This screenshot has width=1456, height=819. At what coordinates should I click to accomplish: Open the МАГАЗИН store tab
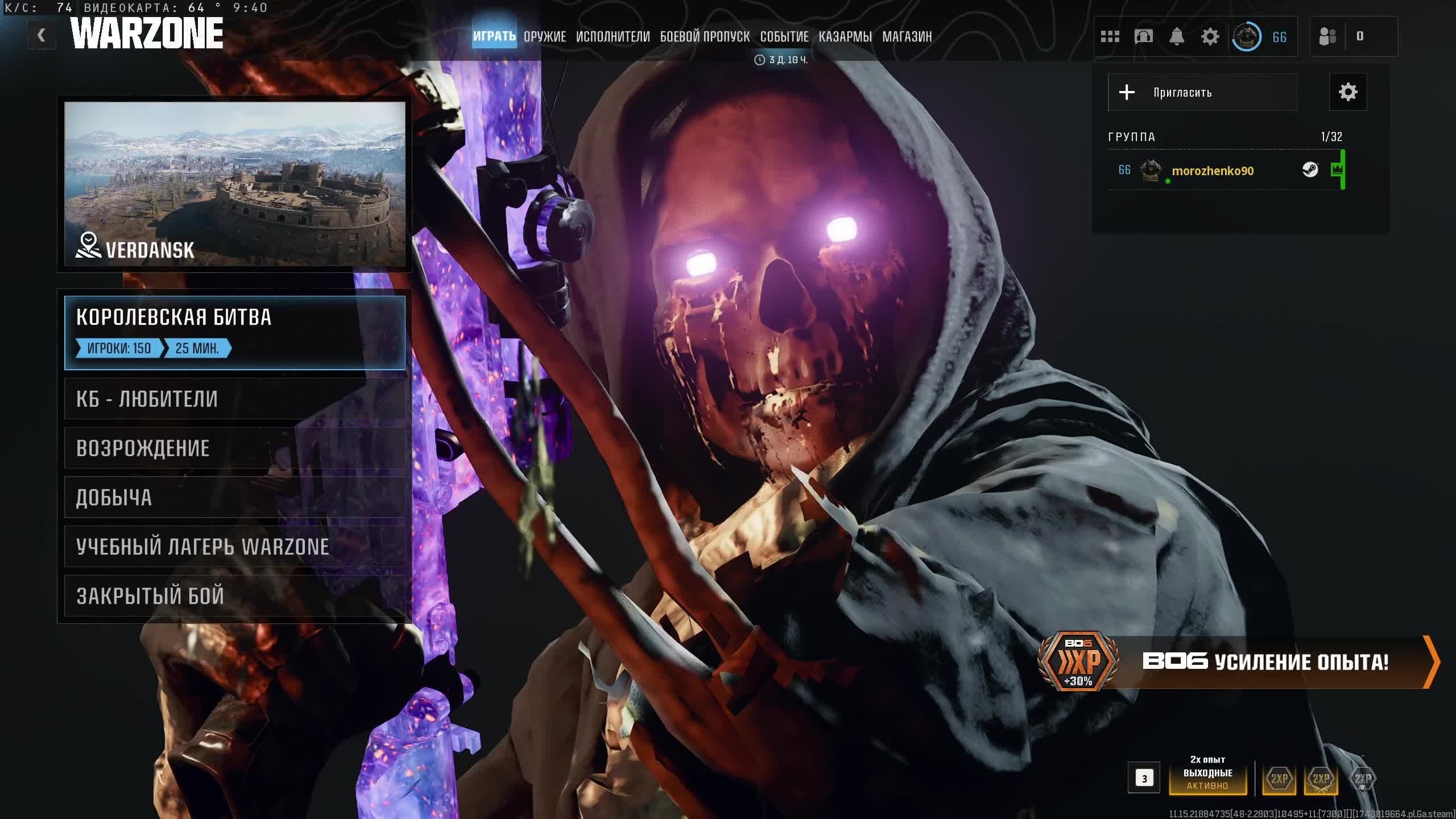click(x=907, y=37)
